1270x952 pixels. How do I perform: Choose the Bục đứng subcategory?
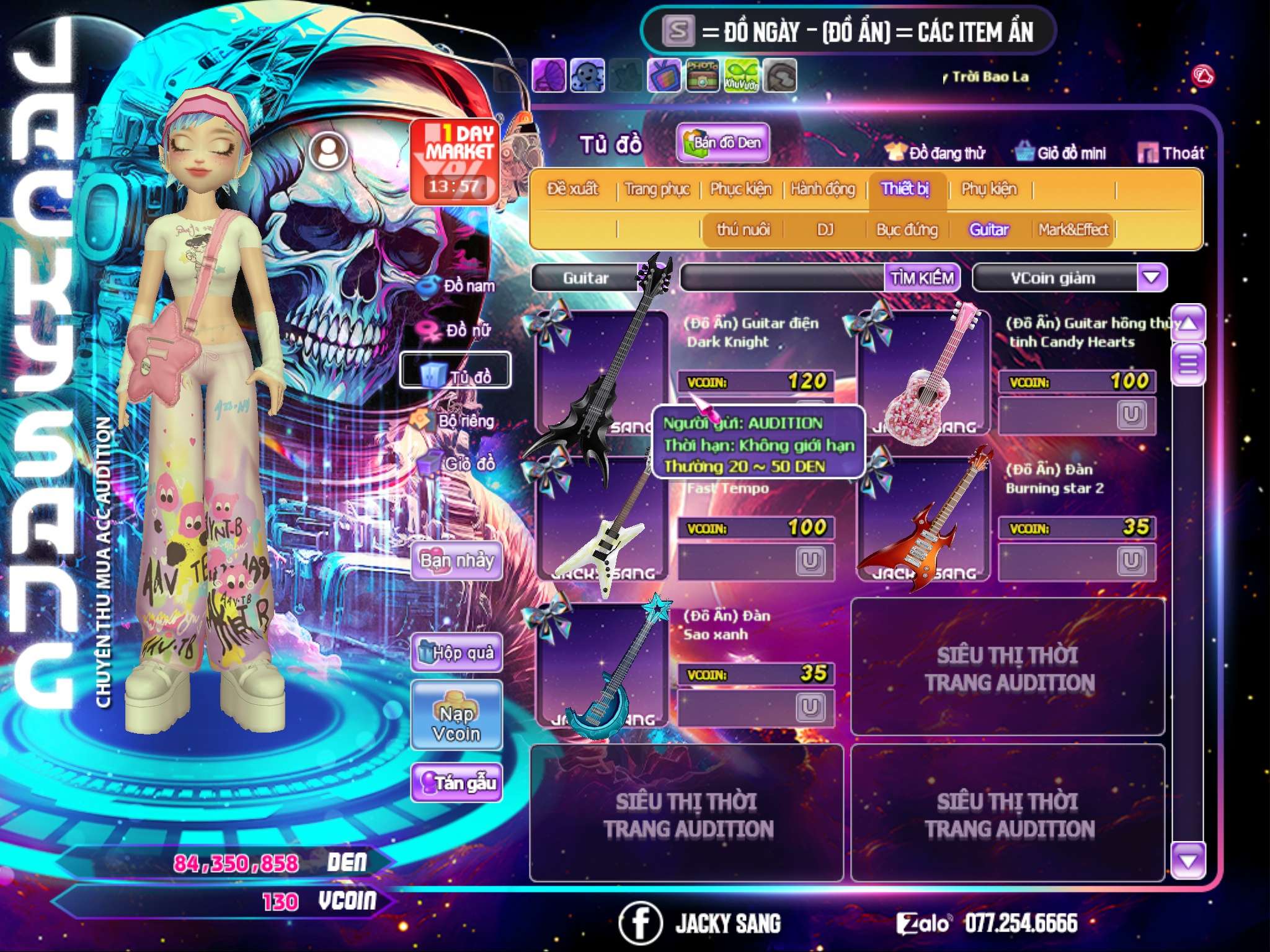907,230
